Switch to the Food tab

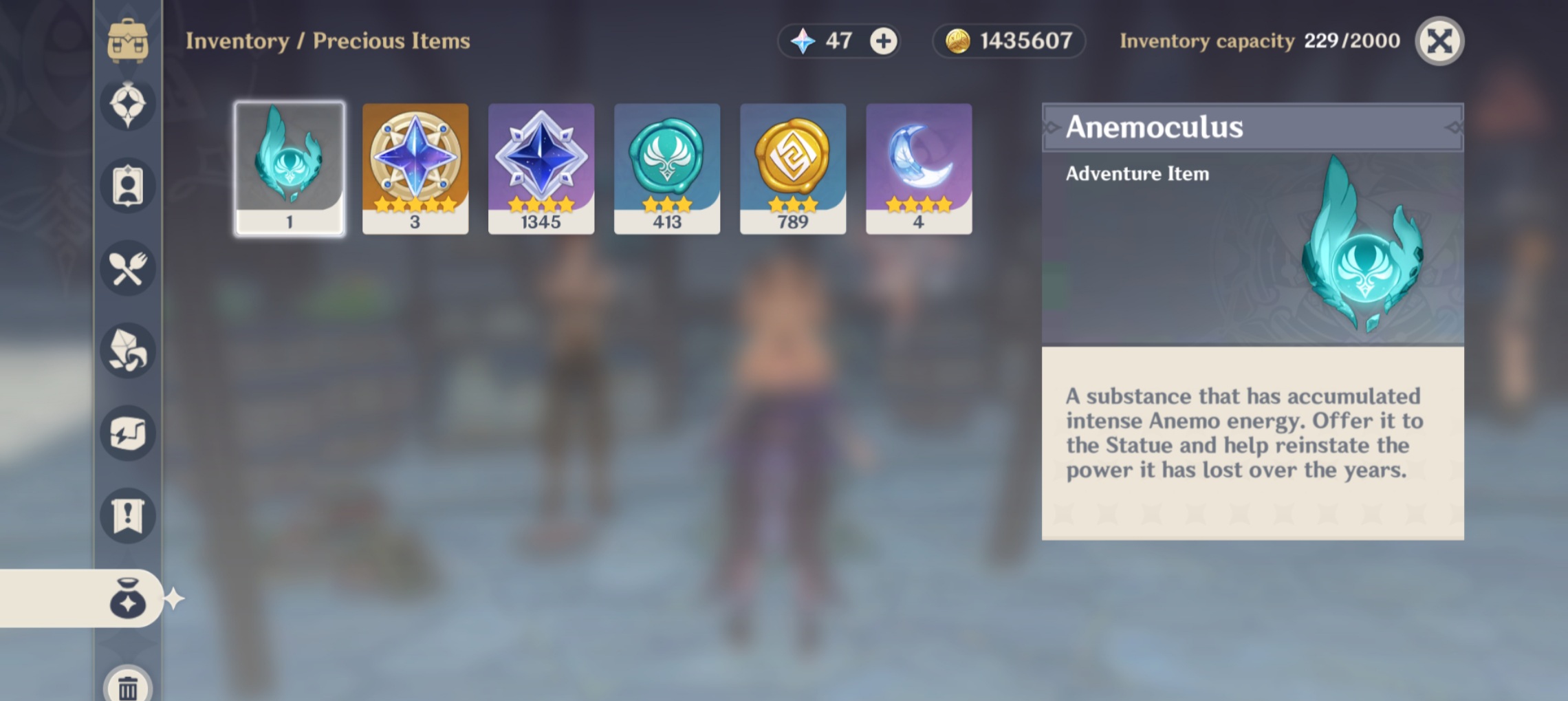pos(128,268)
